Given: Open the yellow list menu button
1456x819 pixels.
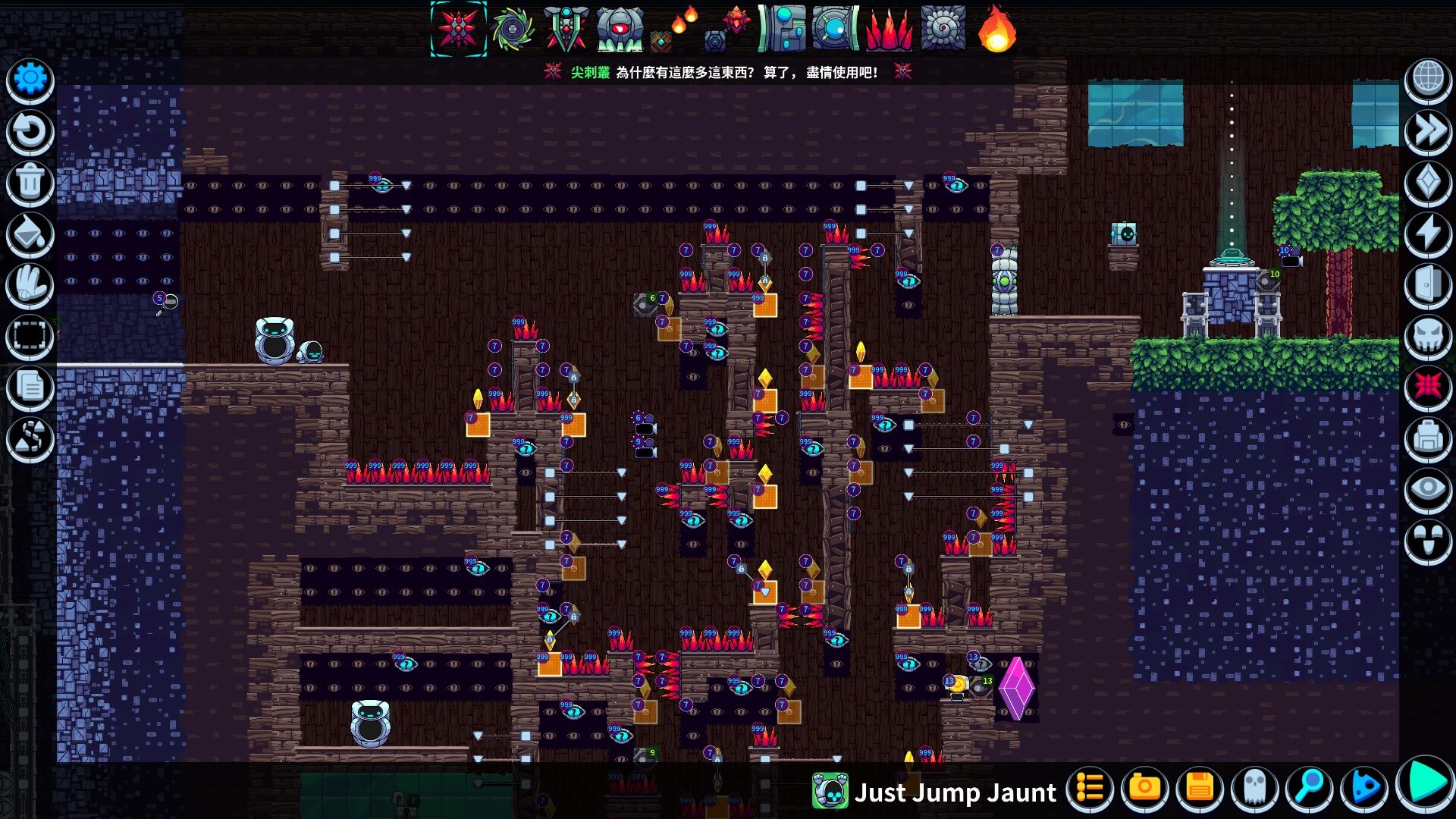Looking at the screenshot, I should click(x=1090, y=789).
